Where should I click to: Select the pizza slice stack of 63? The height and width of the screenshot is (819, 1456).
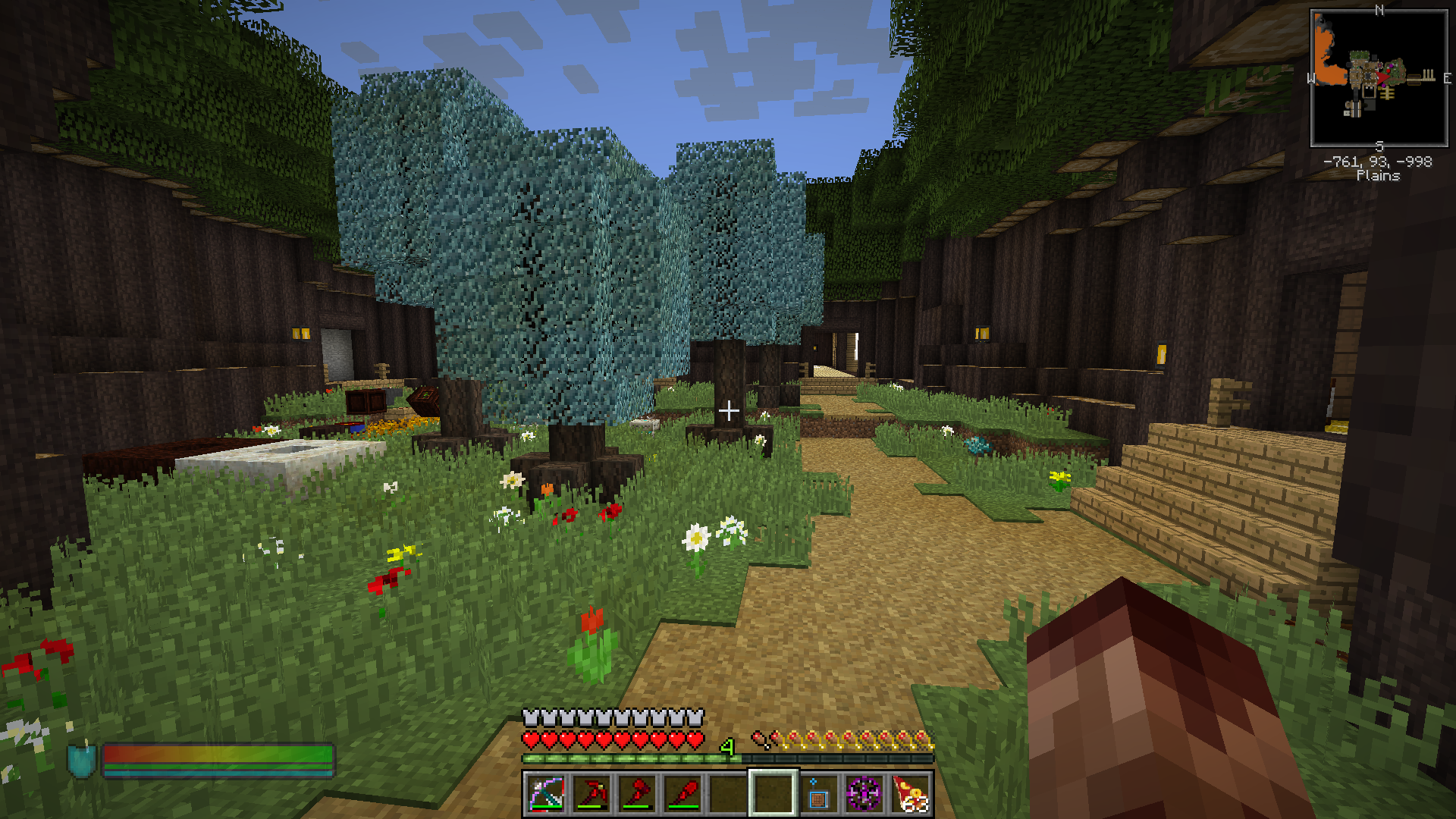[x=910, y=794]
